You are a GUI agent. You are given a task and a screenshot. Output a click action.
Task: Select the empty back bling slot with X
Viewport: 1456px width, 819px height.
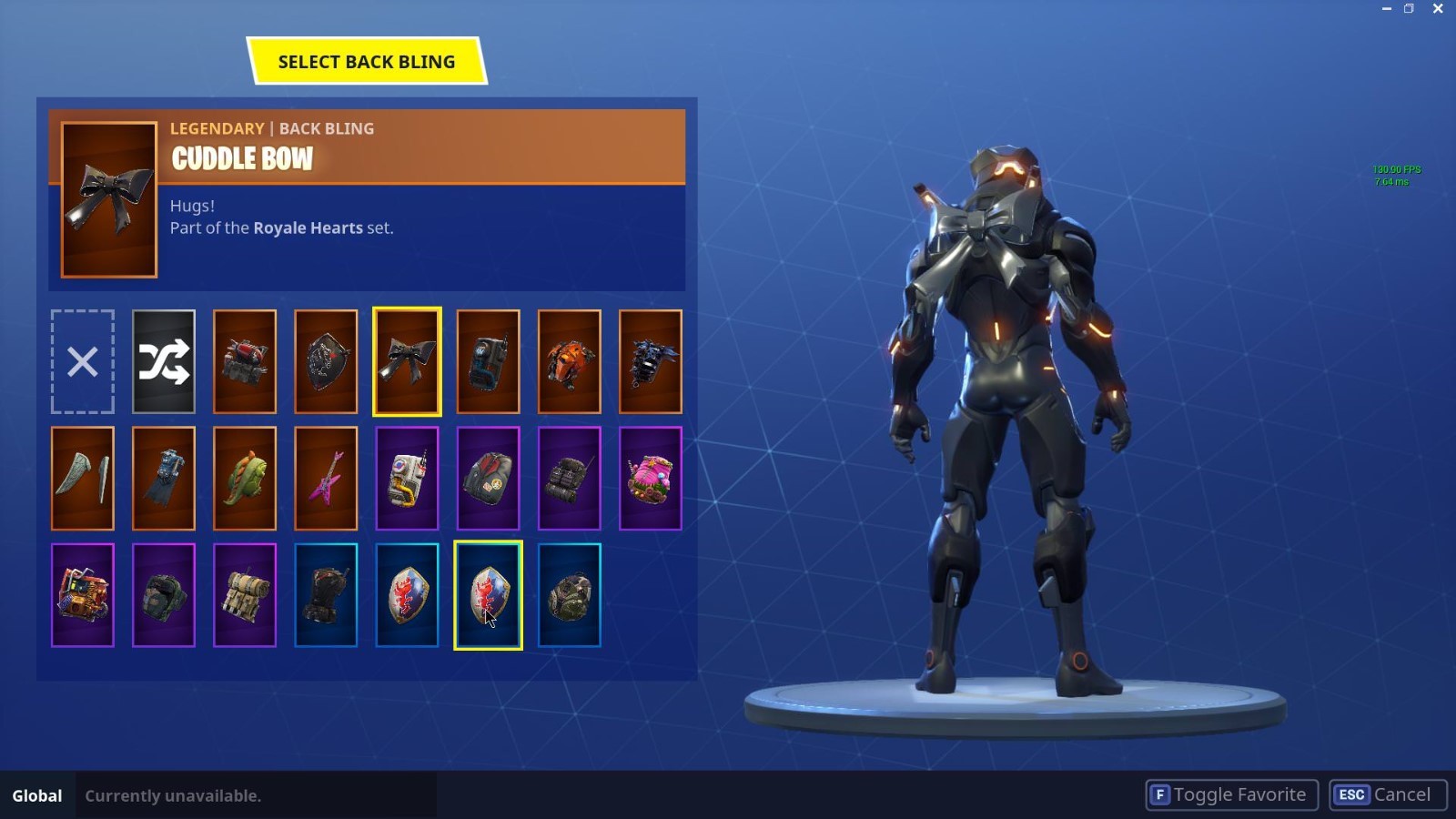83,361
